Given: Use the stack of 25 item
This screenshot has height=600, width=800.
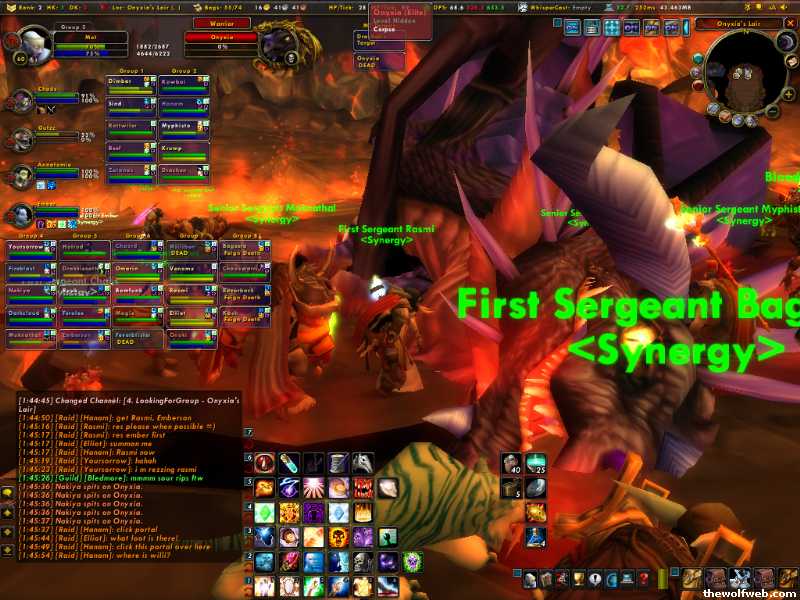Looking at the screenshot, I should click(x=536, y=464).
